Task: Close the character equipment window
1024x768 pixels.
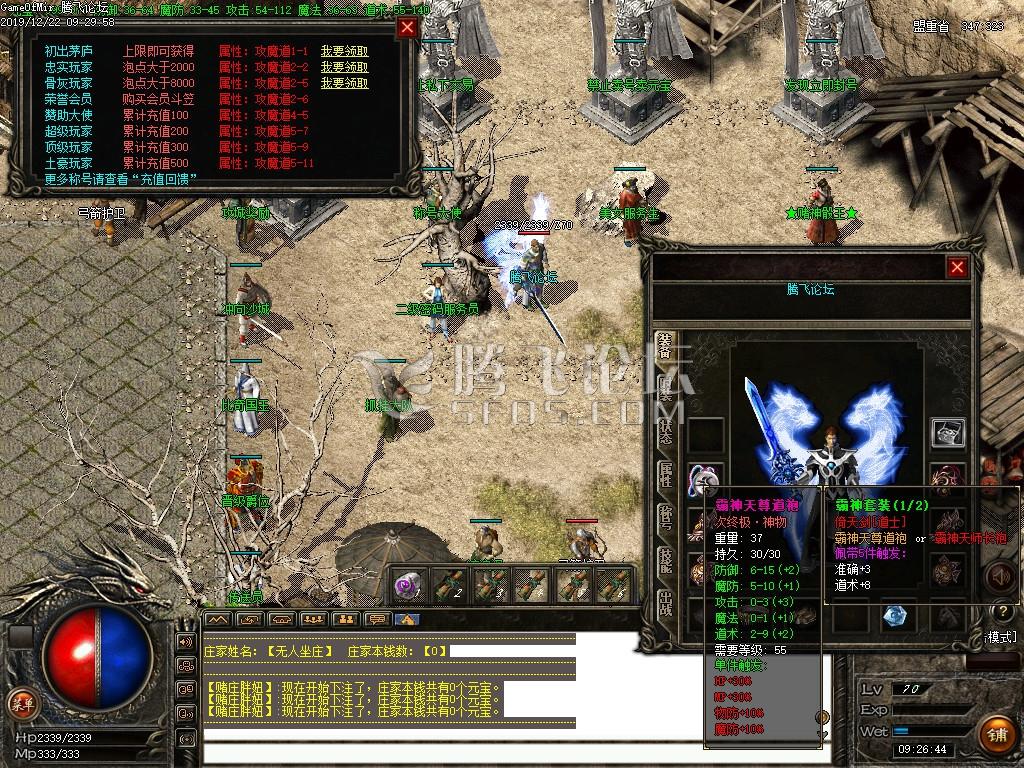Action: [x=957, y=267]
